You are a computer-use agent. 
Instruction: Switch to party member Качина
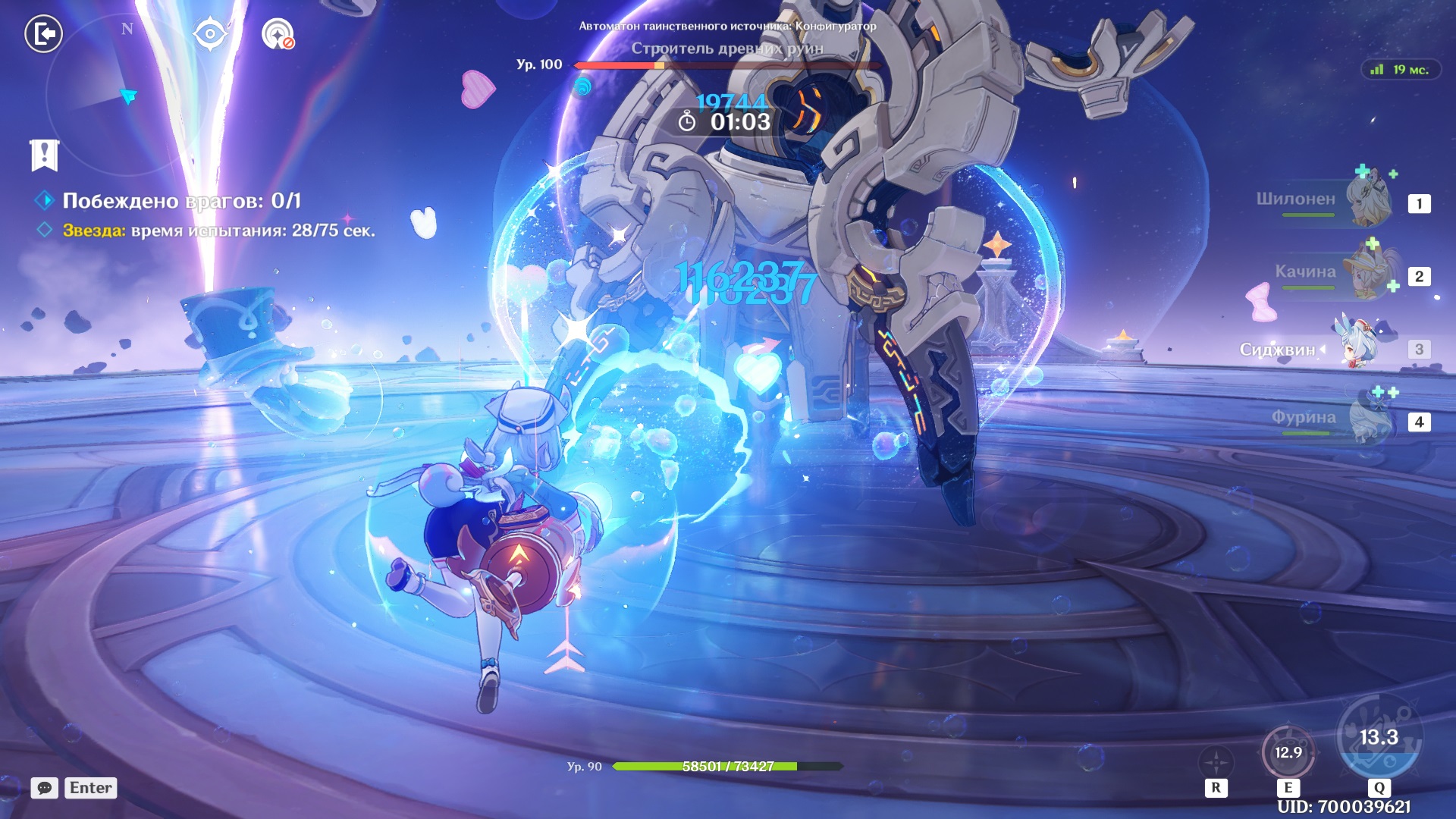(1369, 273)
